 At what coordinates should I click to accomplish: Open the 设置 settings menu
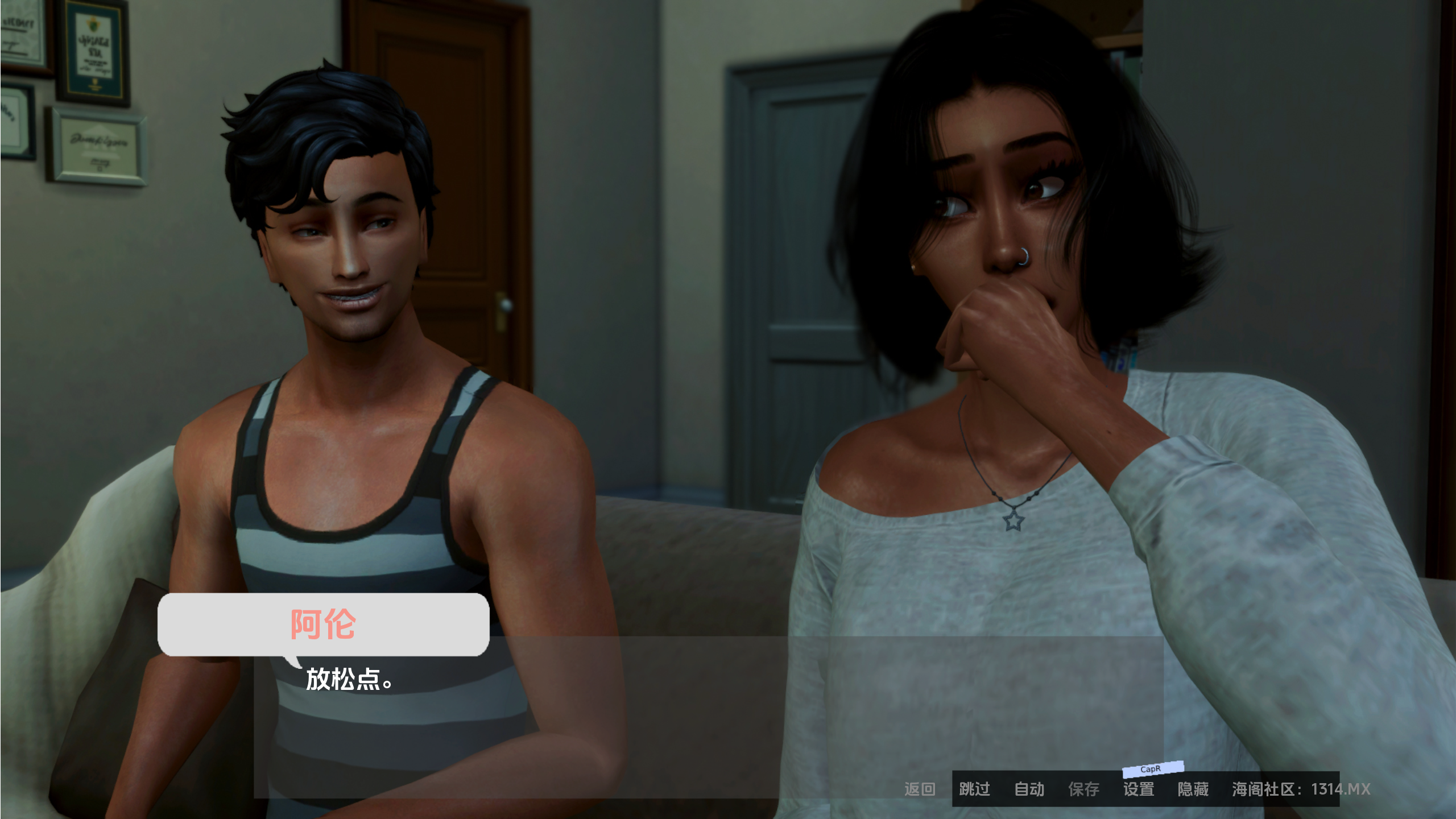click(x=1138, y=789)
